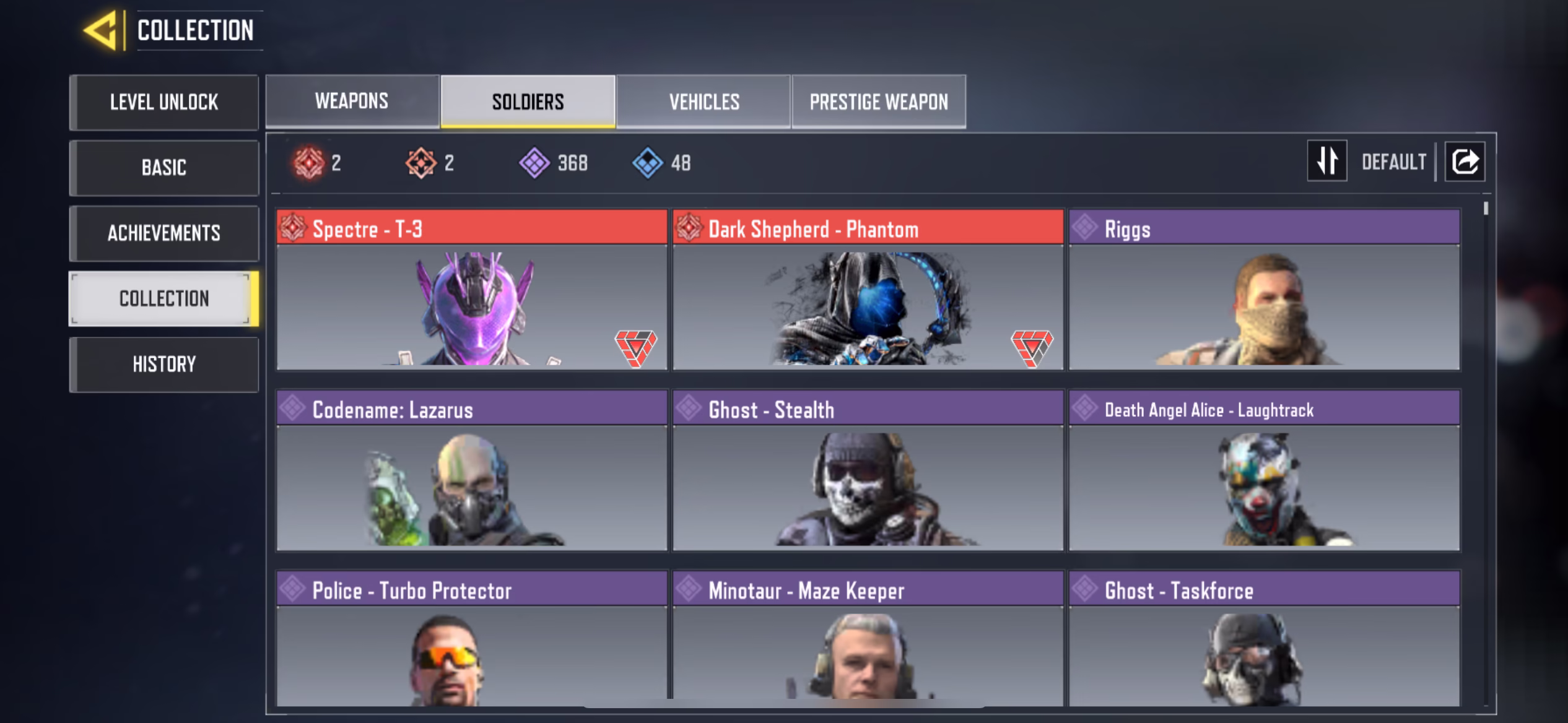Switch to the Vehicles tab
Viewport: 1568px width, 723px height.
[703, 102]
